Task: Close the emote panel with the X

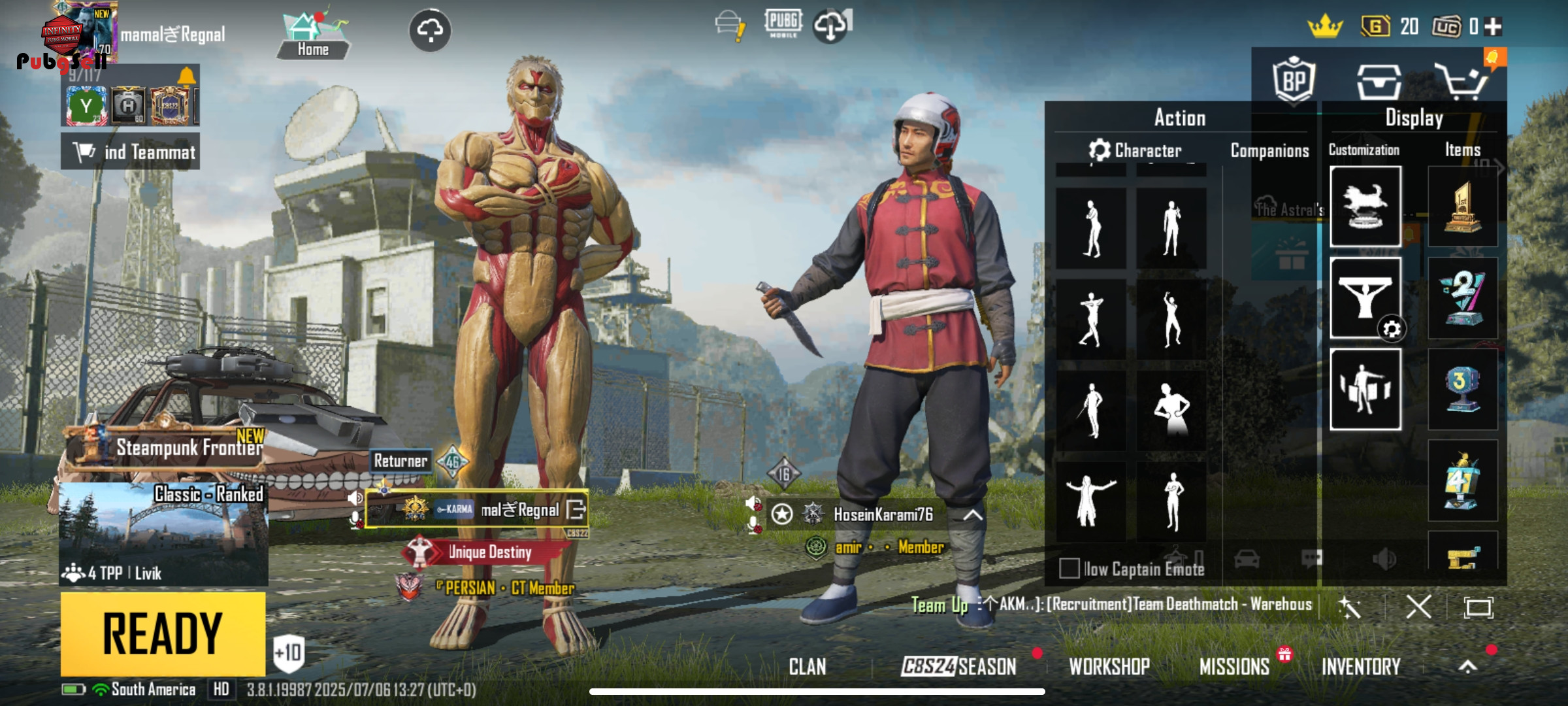Action: click(x=1418, y=607)
